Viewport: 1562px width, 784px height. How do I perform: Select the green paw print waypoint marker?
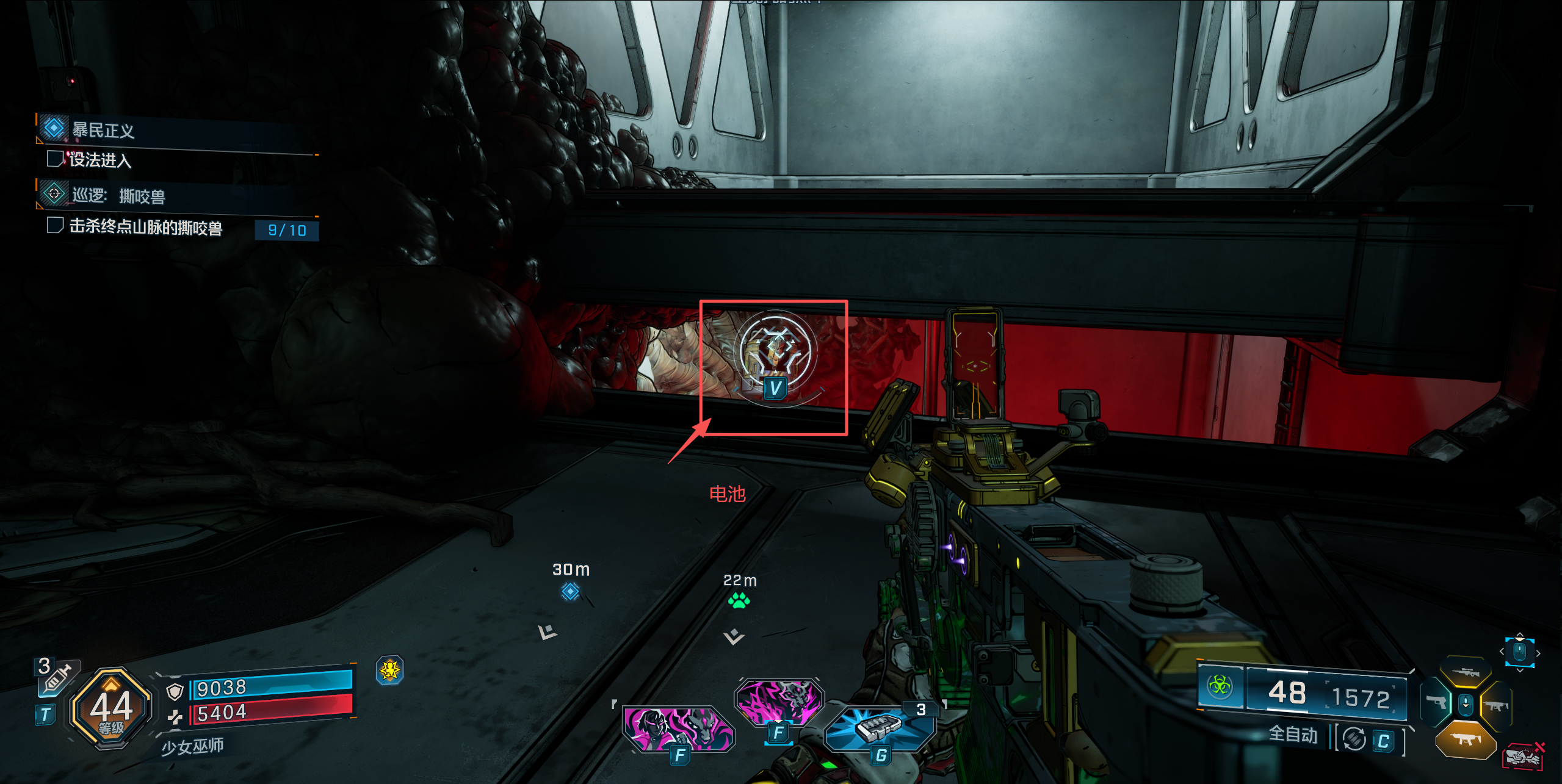click(739, 601)
